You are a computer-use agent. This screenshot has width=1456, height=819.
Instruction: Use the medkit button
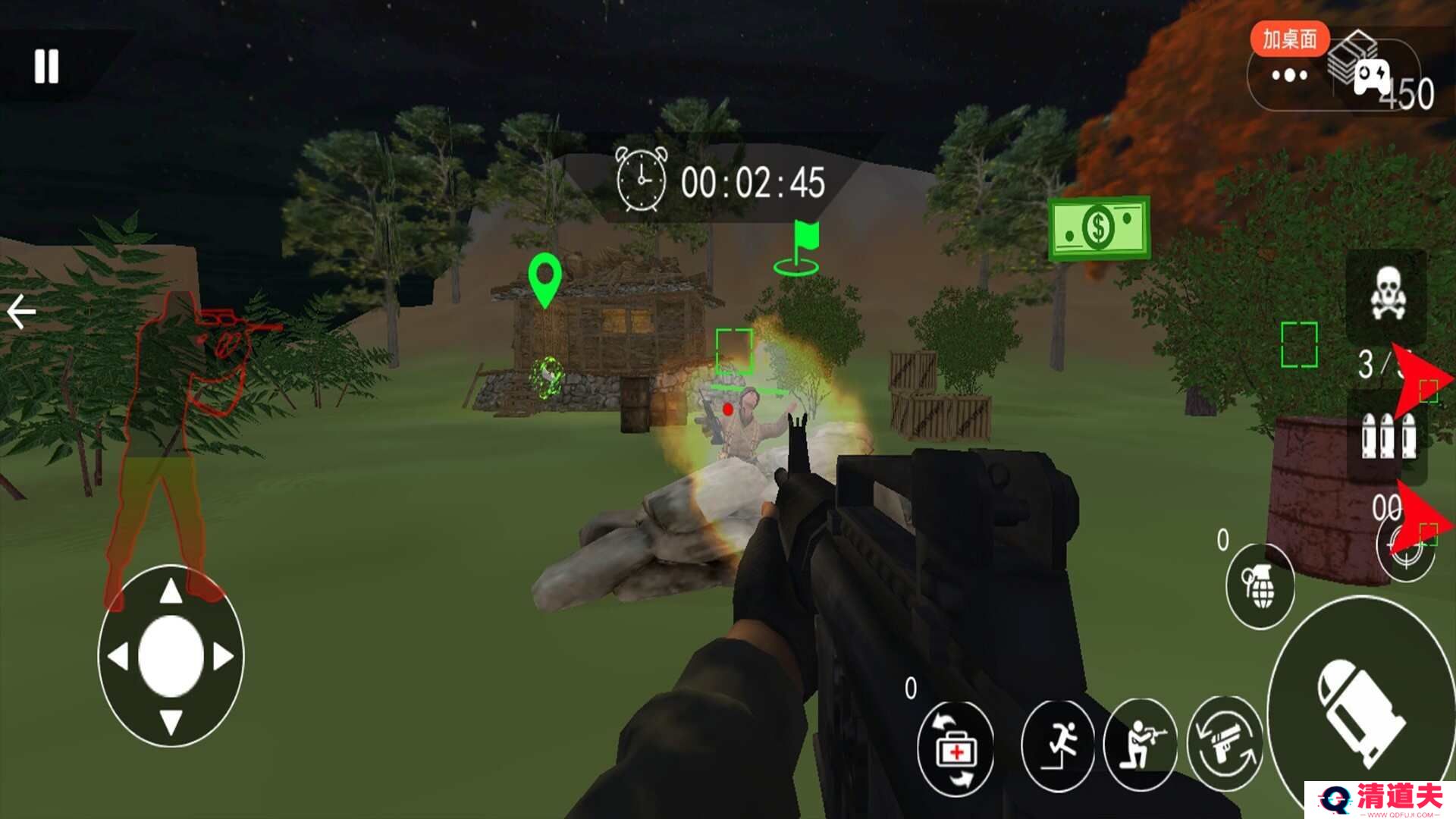click(955, 749)
